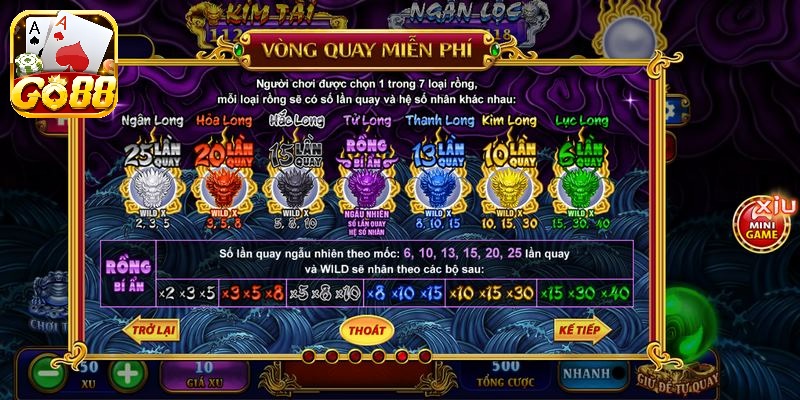The height and width of the screenshot is (400, 800).
Task: Choose the Hỏa Long red dragon
Action: (x=221, y=187)
